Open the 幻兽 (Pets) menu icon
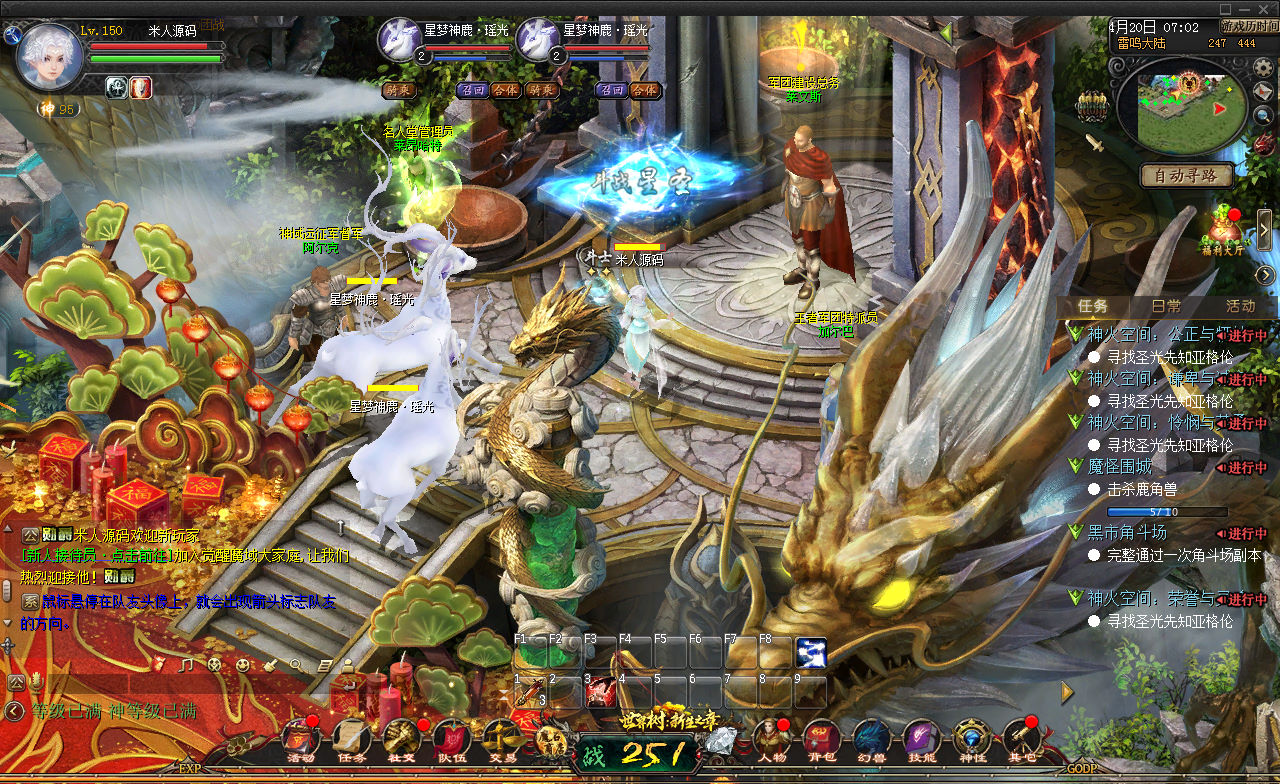 click(871, 738)
